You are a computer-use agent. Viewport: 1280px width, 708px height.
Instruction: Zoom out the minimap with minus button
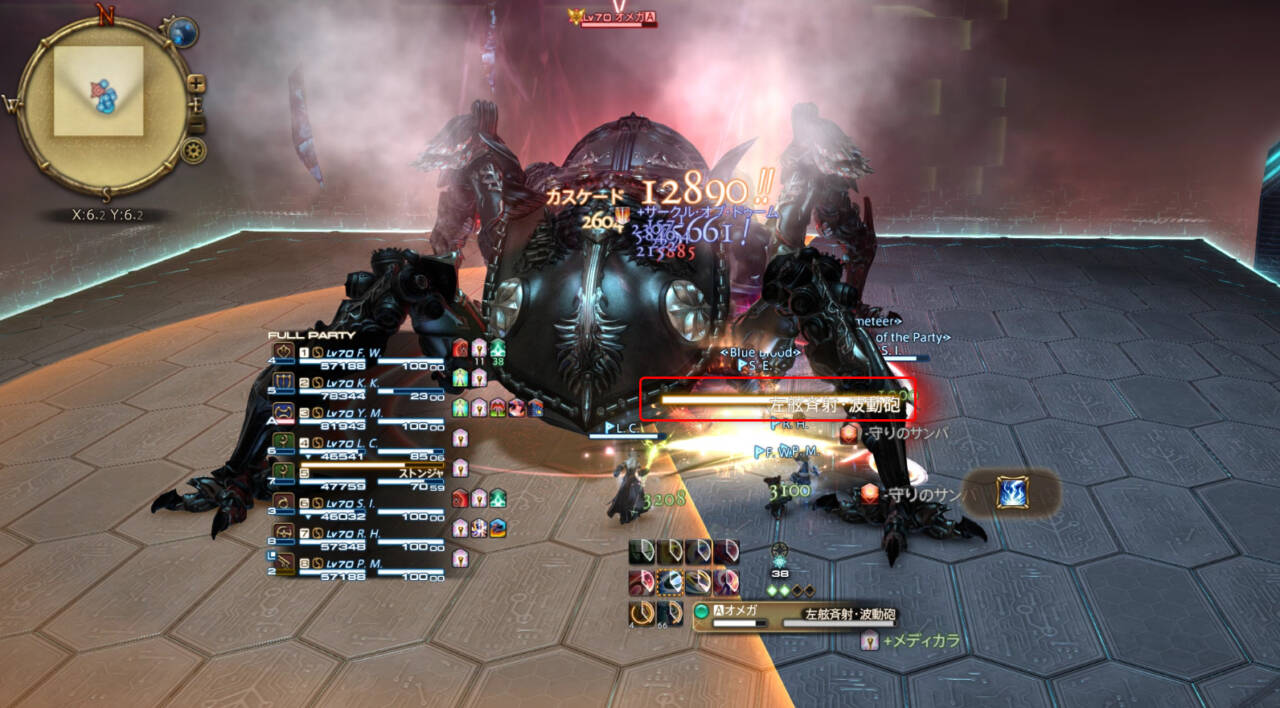click(x=197, y=125)
